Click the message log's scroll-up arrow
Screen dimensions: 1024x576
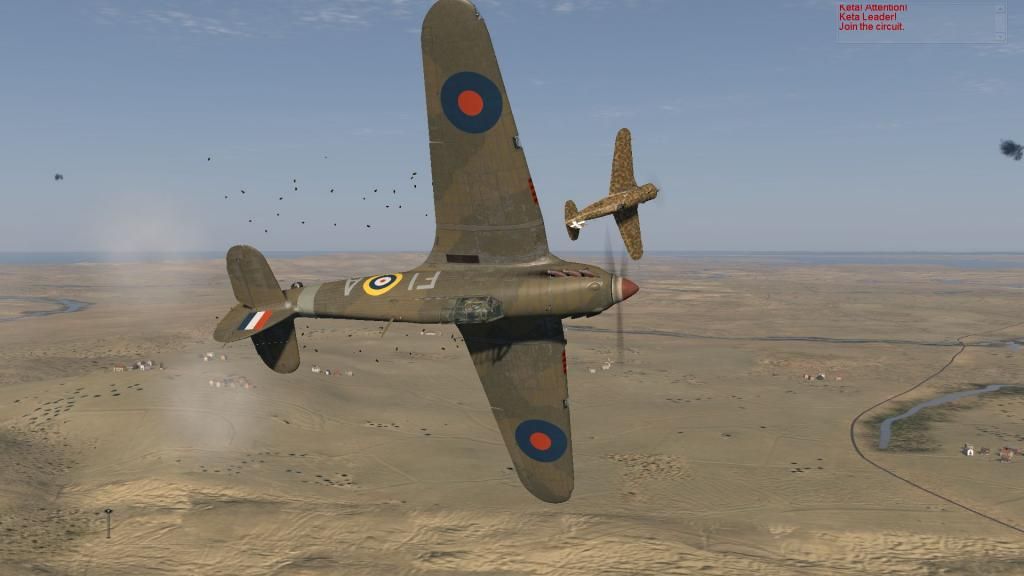coord(999,8)
